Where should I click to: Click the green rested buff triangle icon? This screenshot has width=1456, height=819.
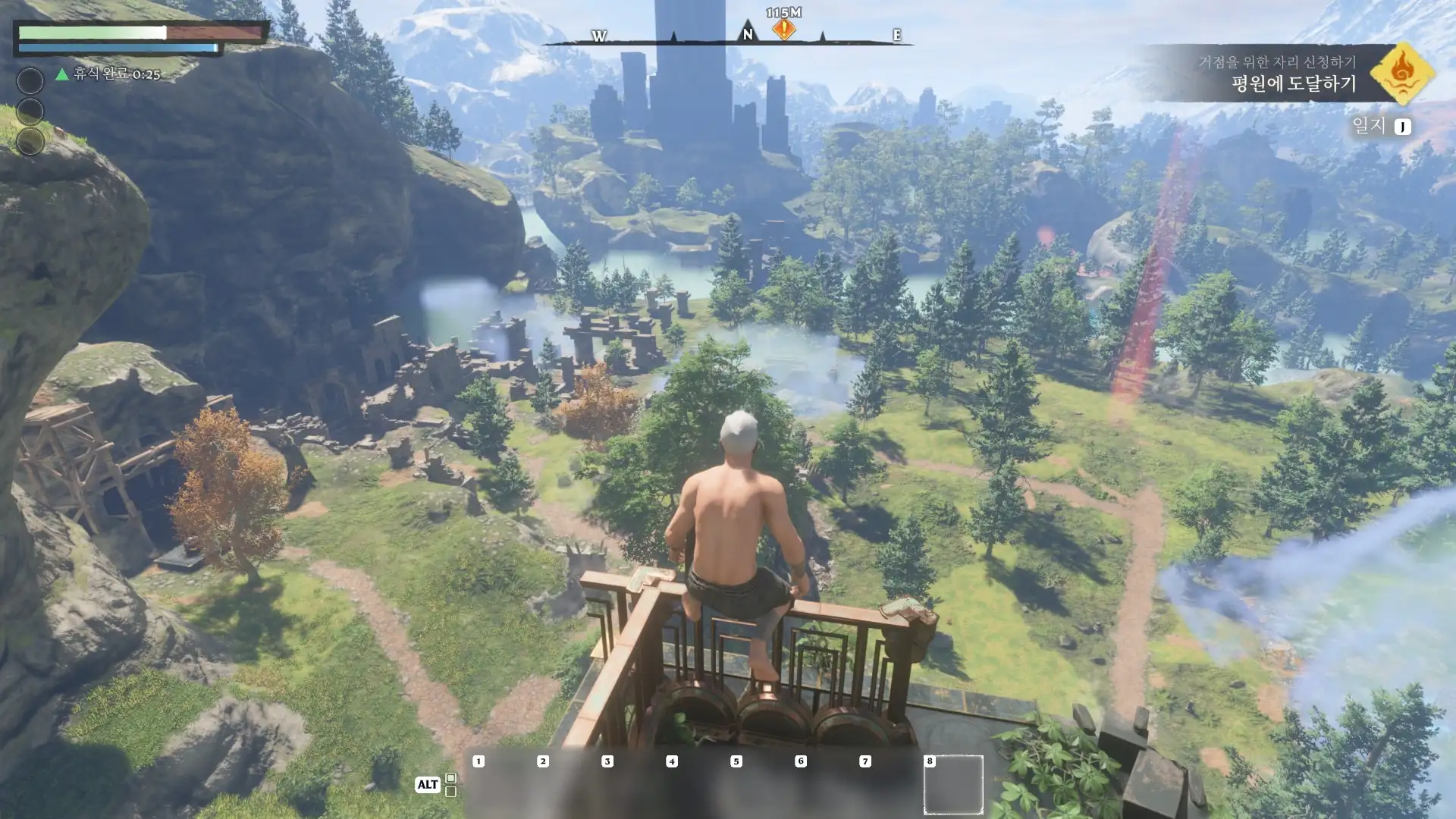62,74
